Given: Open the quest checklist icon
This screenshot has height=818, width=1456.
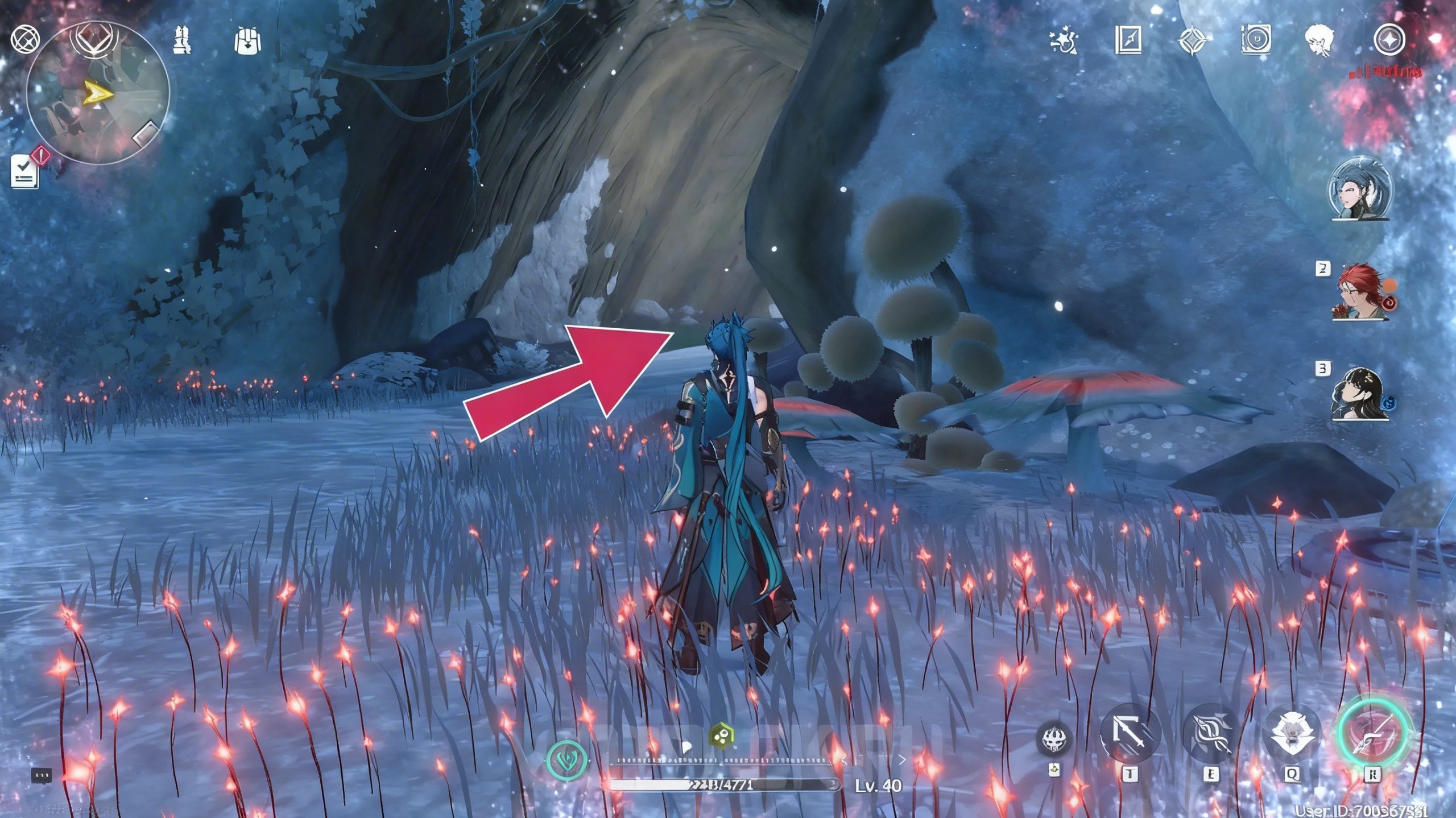Looking at the screenshot, I should (25, 171).
